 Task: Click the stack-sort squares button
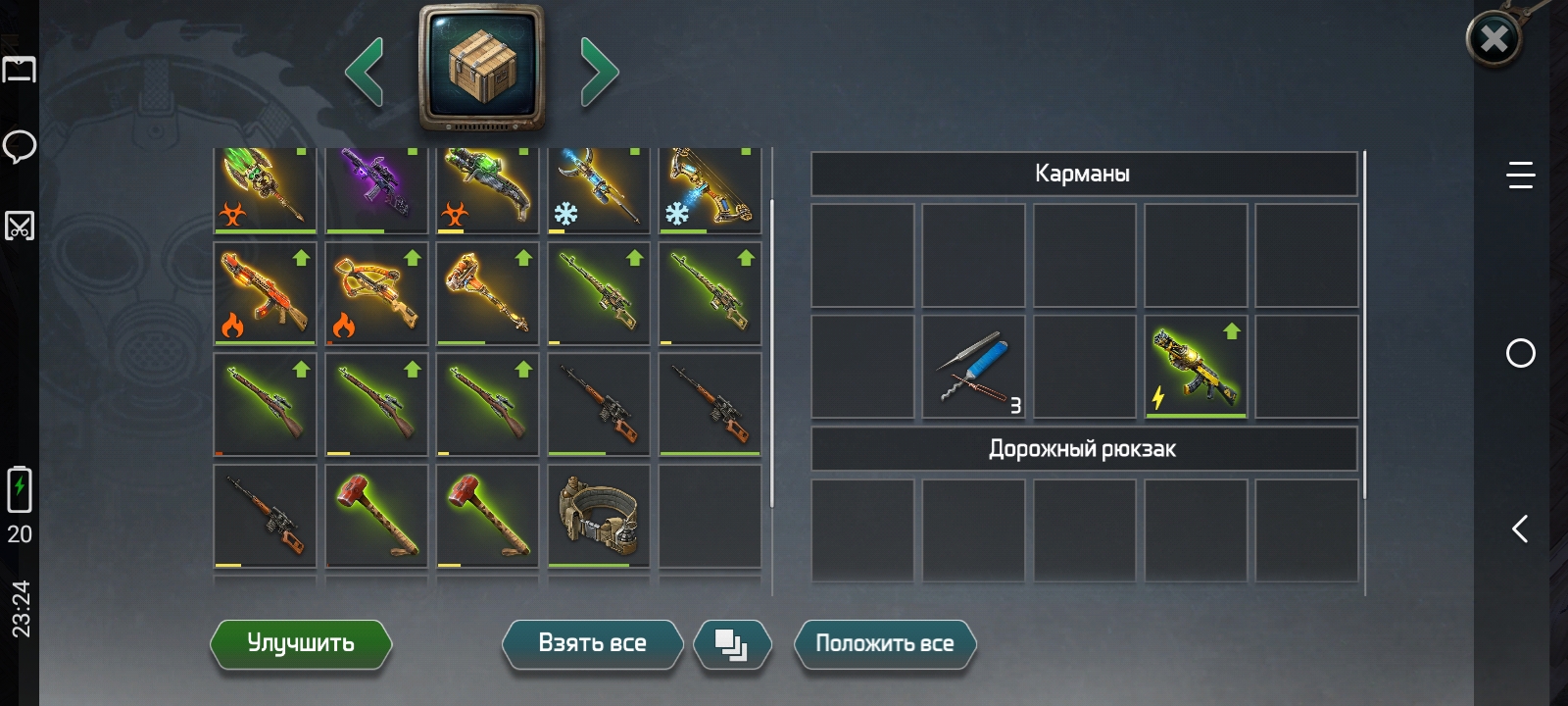tap(731, 644)
